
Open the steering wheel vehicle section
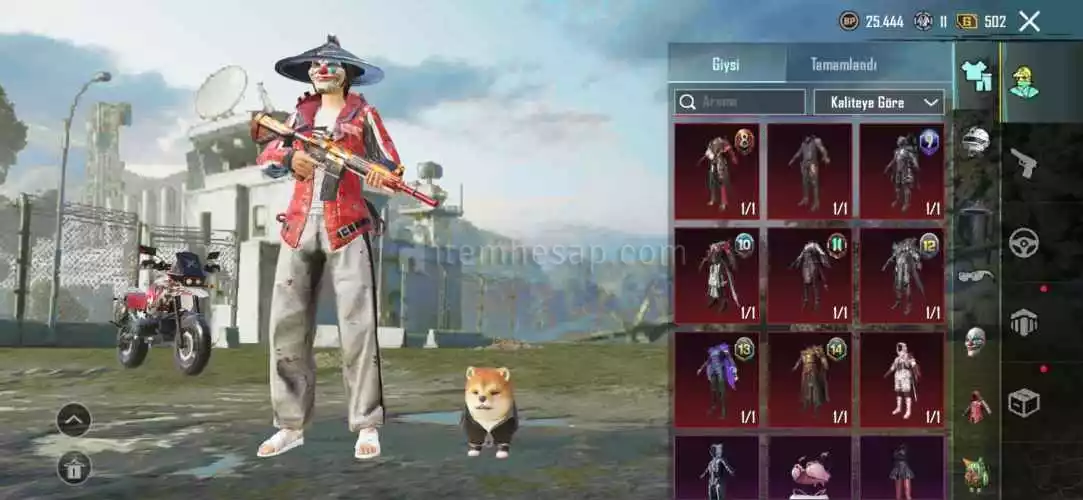click(x=1023, y=242)
